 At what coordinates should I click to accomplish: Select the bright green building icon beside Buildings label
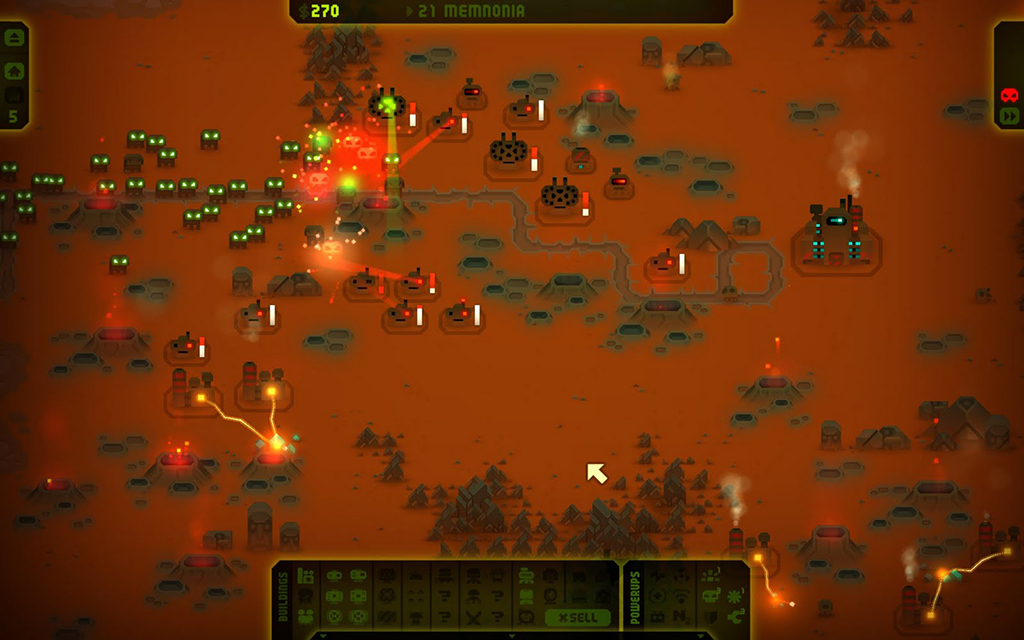point(305,576)
